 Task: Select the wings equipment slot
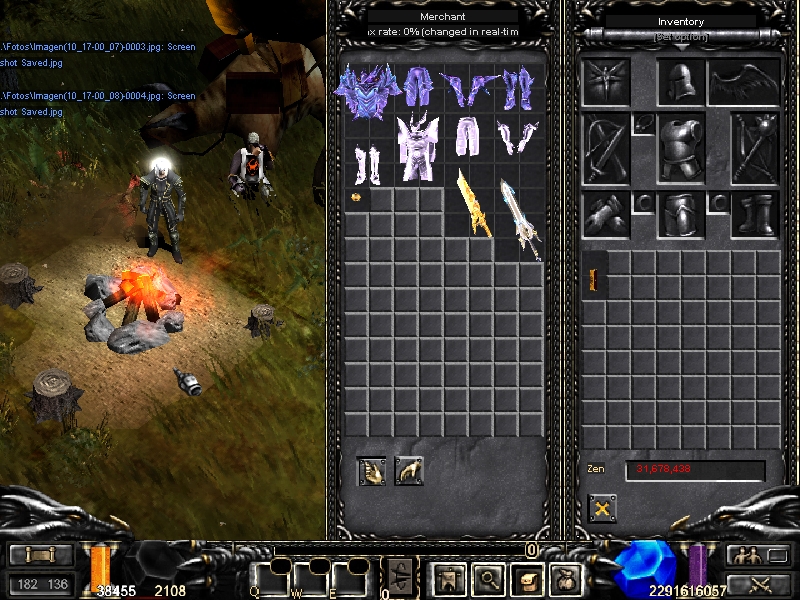coord(744,83)
